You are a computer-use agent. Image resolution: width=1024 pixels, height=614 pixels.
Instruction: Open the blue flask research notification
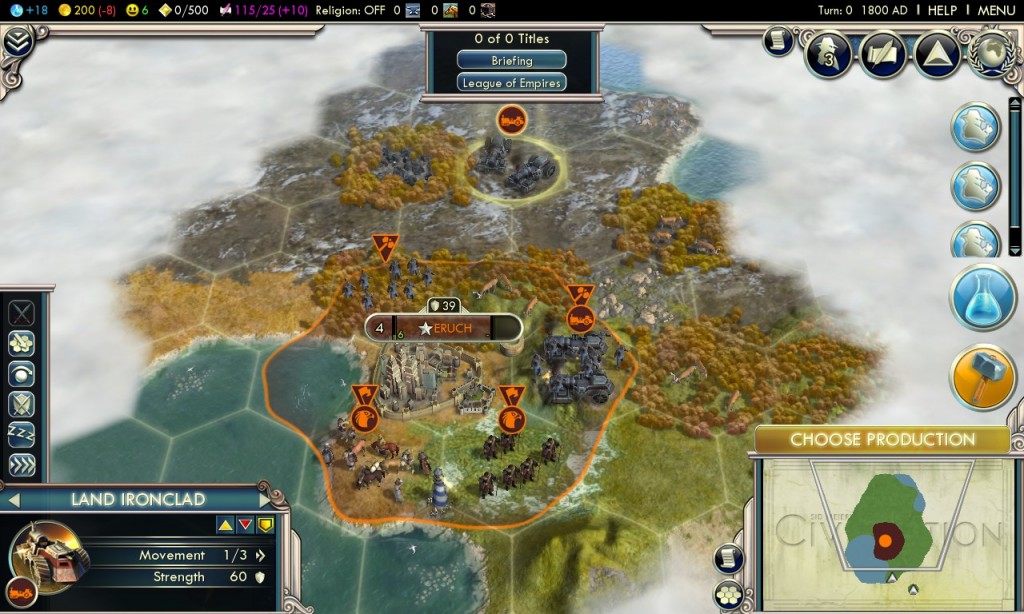(x=983, y=298)
